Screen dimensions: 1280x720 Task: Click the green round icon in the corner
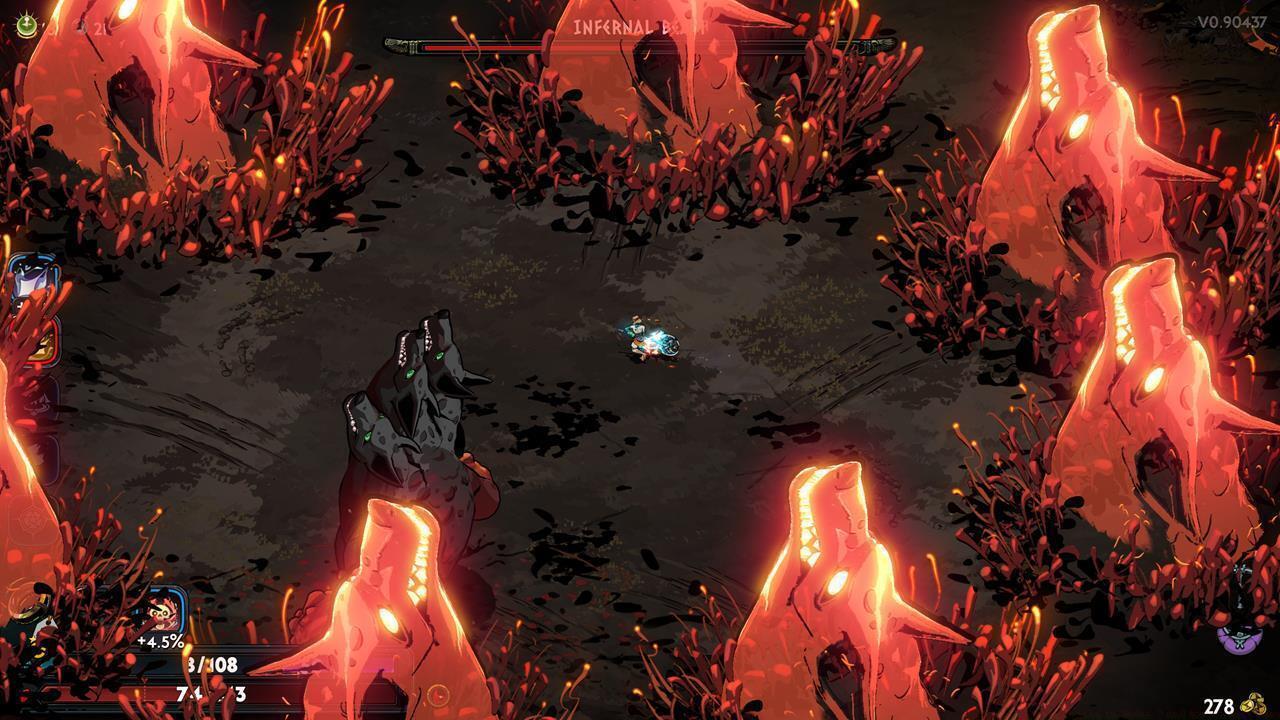click(x=27, y=26)
